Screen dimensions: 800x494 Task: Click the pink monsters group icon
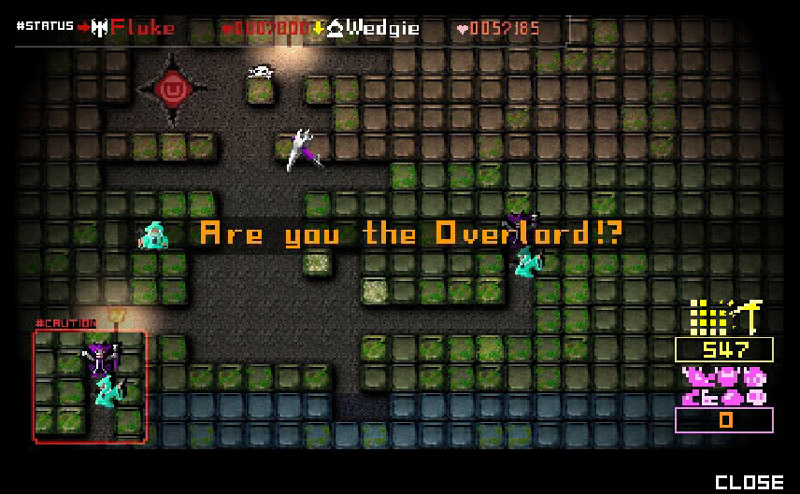pyautogui.click(x=725, y=386)
